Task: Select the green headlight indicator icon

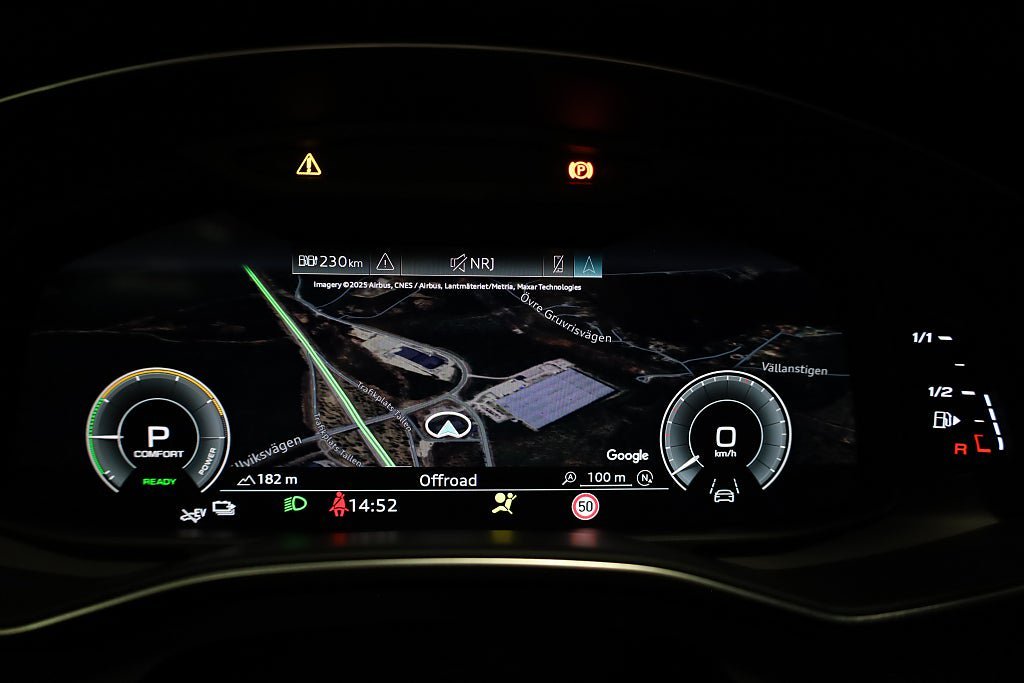Action: coord(293,505)
